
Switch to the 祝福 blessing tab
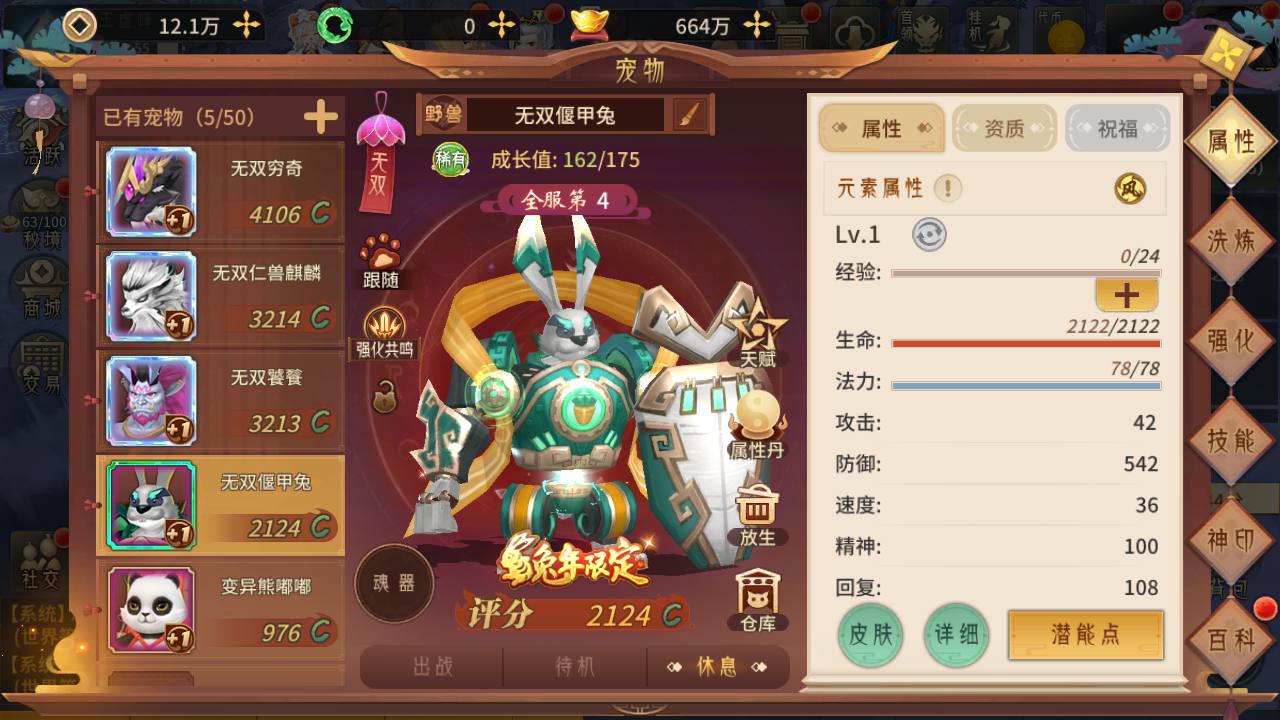point(1117,129)
